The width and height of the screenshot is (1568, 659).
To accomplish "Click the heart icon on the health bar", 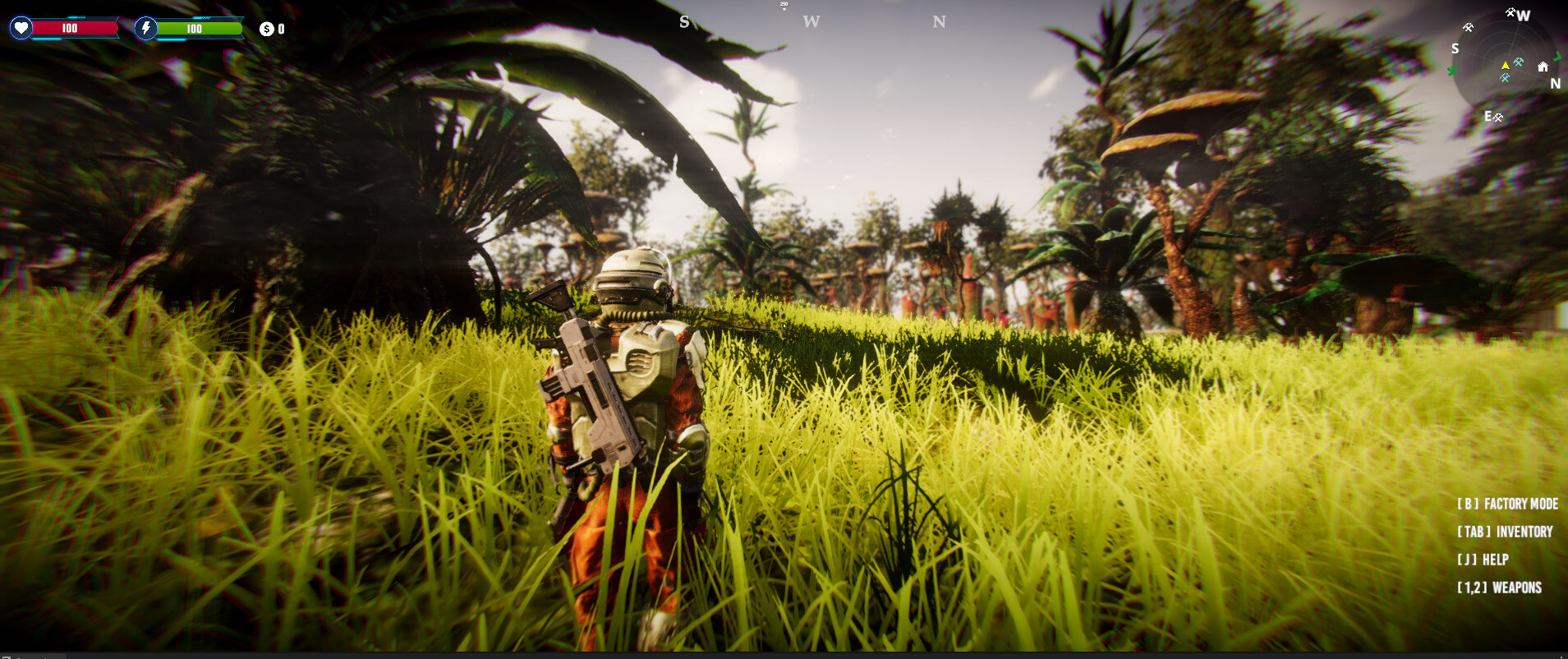I will 22,27.
